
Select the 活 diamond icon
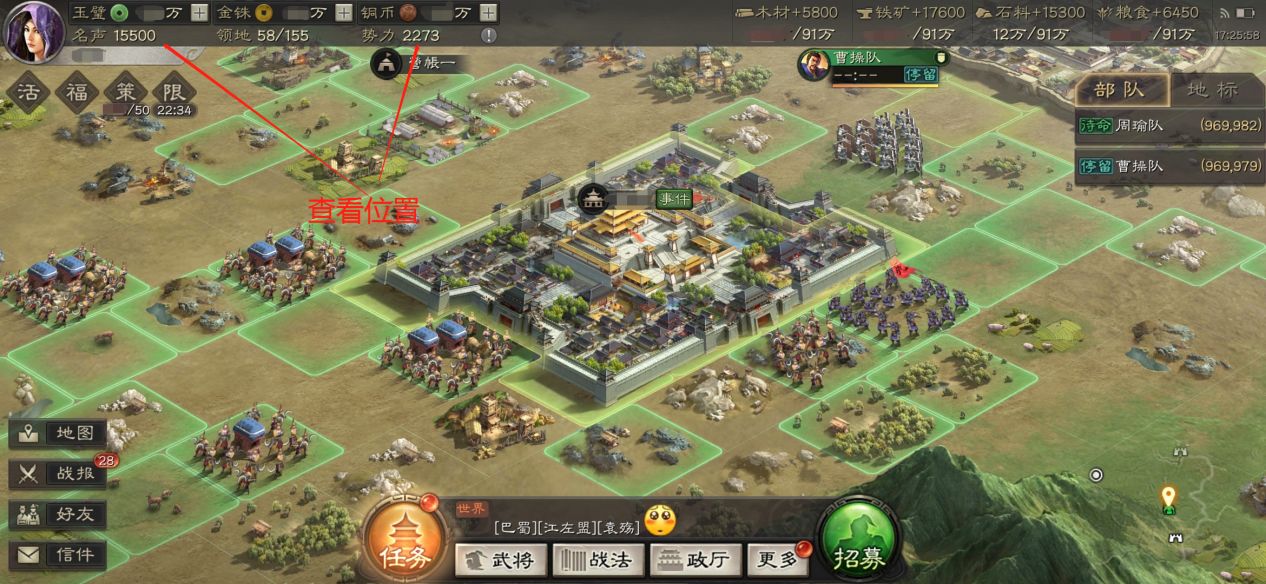[26, 93]
